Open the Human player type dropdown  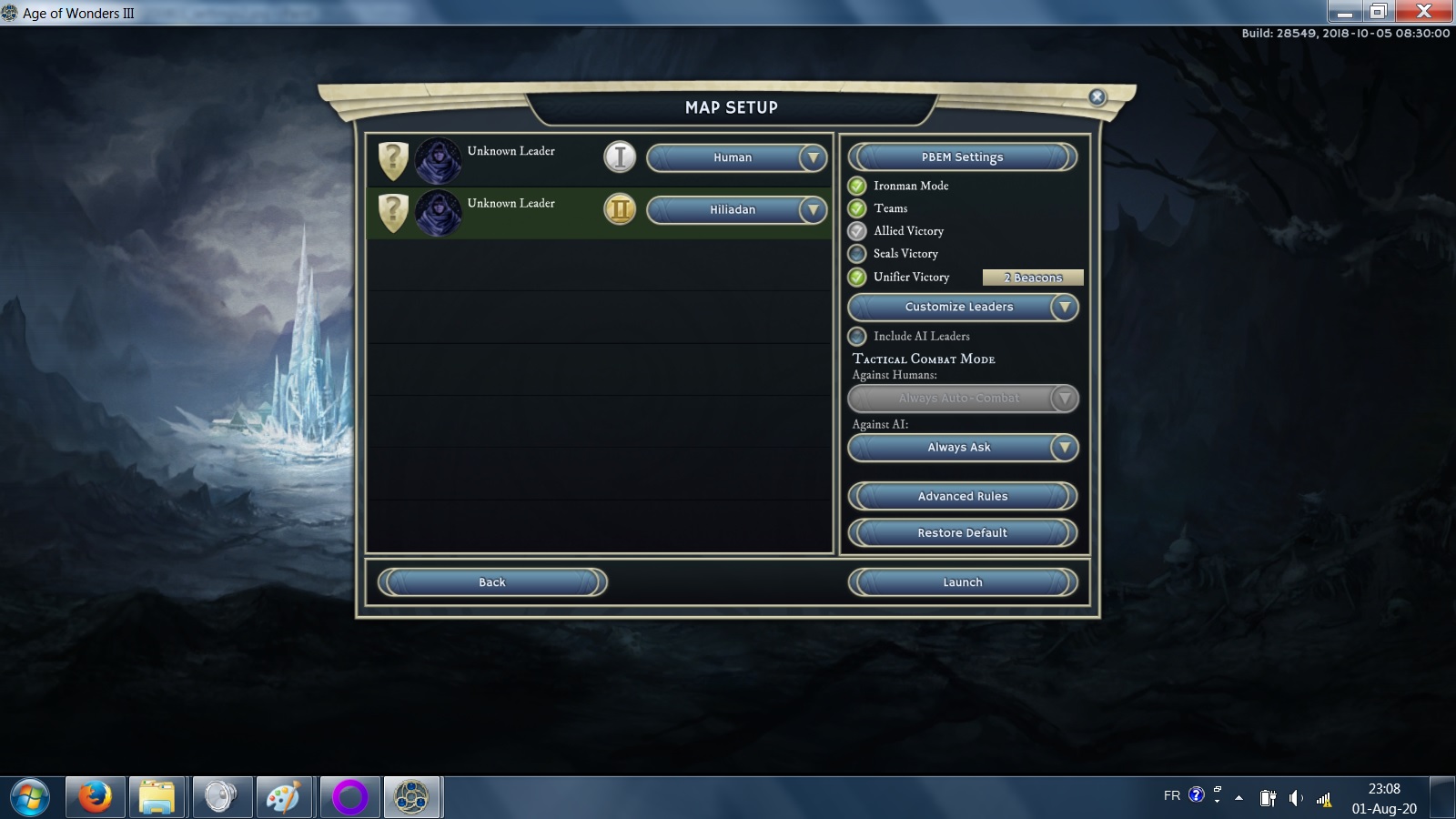(736, 157)
